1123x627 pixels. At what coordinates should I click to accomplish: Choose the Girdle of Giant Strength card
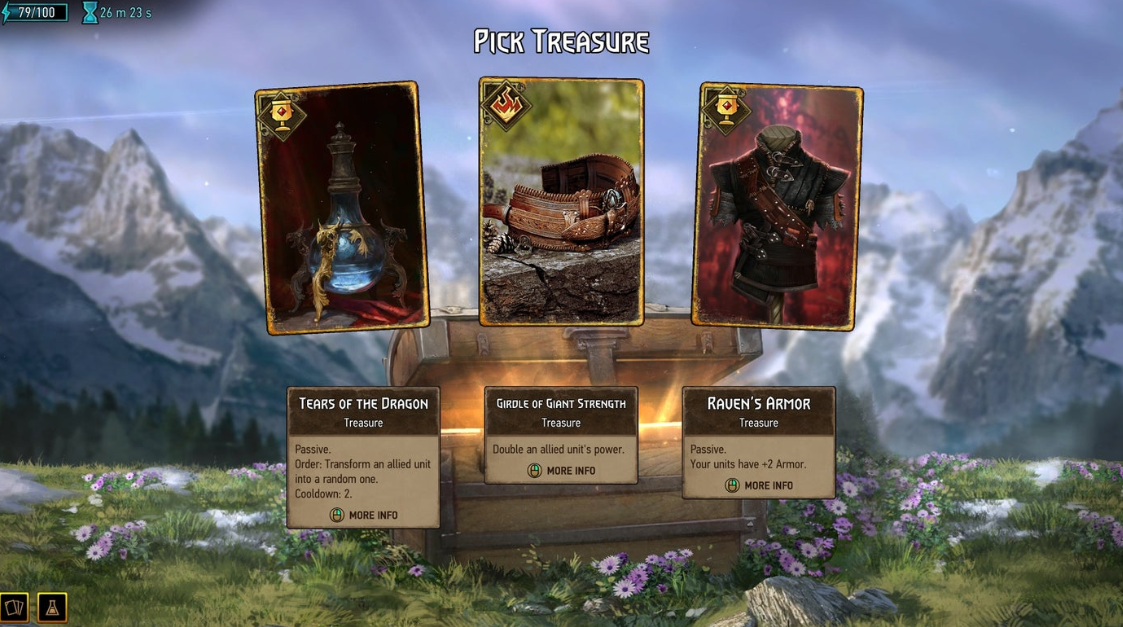(561, 202)
